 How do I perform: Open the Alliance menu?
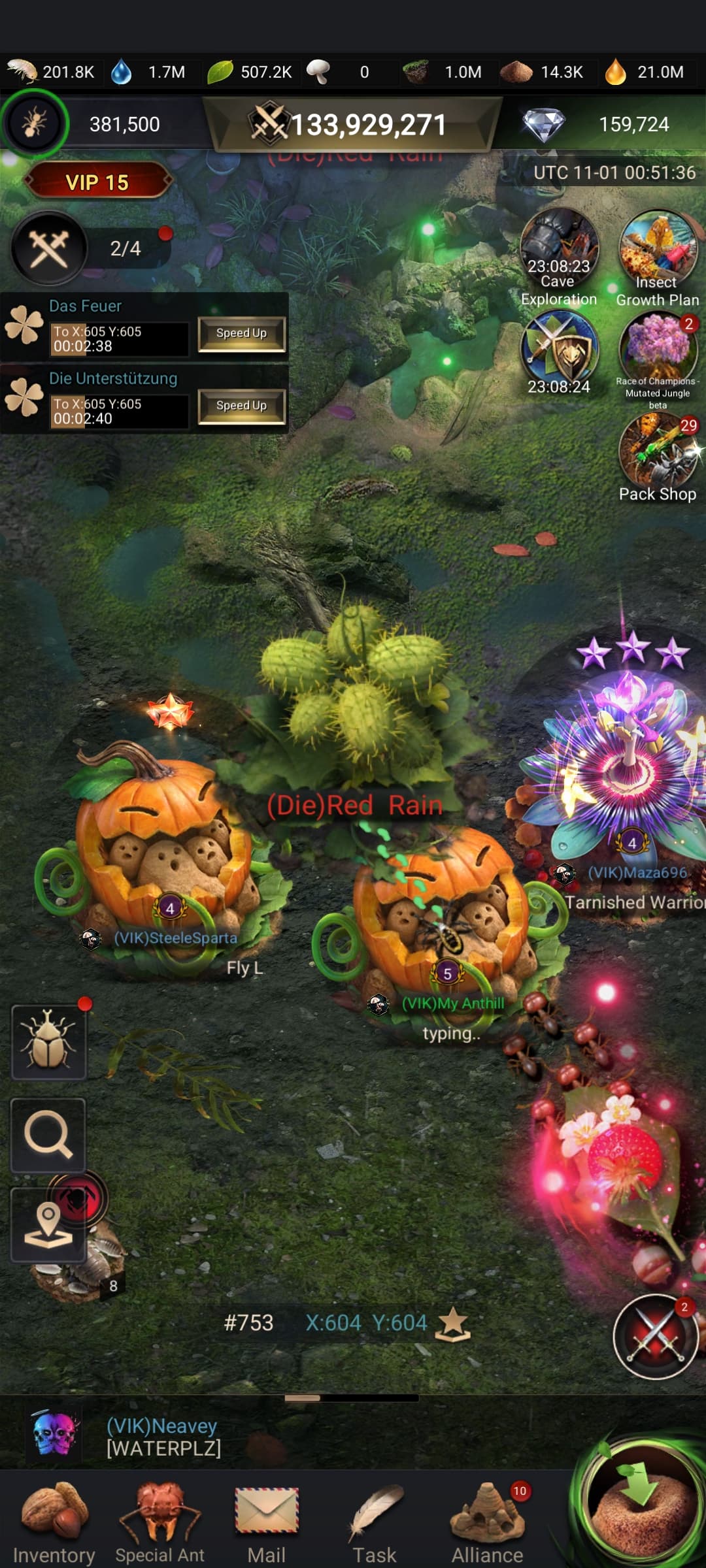click(488, 1522)
